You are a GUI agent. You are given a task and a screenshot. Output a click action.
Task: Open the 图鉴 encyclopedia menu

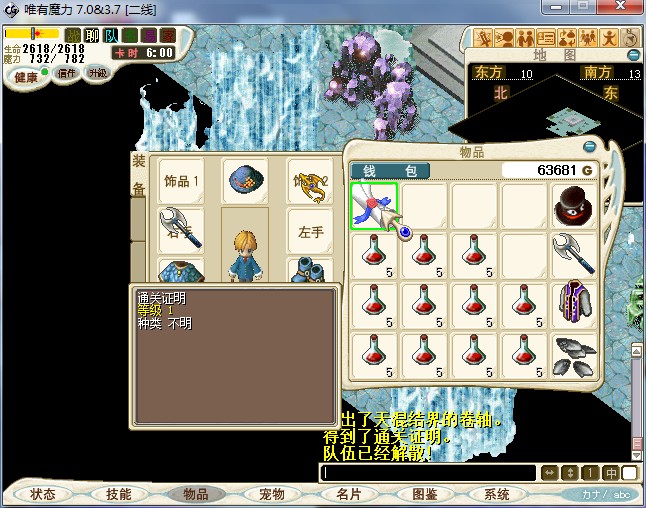(x=424, y=494)
